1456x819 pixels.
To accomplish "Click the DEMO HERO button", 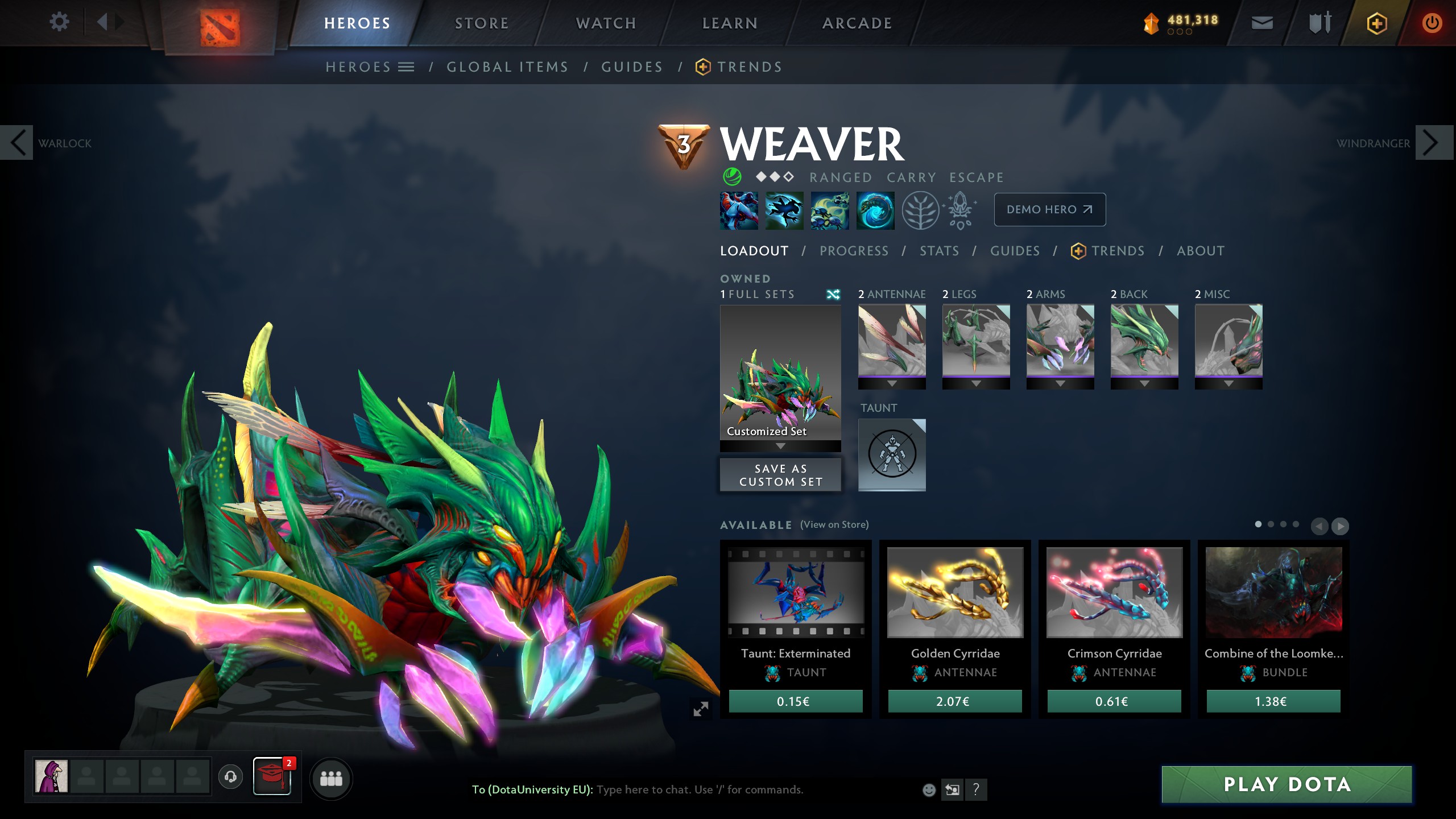I will (1049, 209).
